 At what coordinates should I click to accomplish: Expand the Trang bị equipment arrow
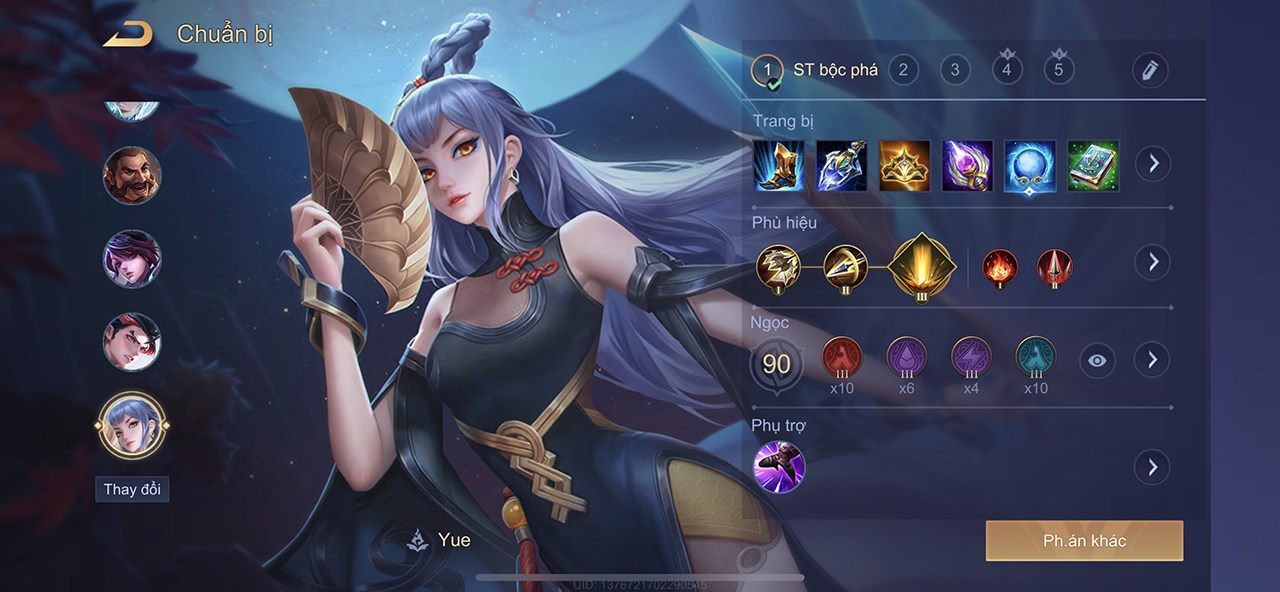pyautogui.click(x=1153, y=163)
